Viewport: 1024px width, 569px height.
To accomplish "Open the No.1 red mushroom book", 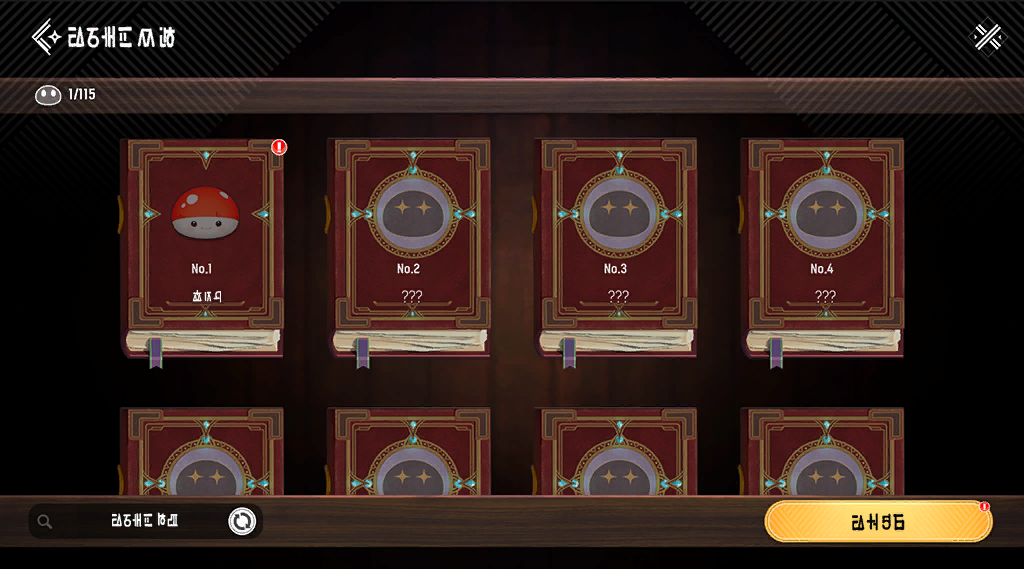I will 204,245.
